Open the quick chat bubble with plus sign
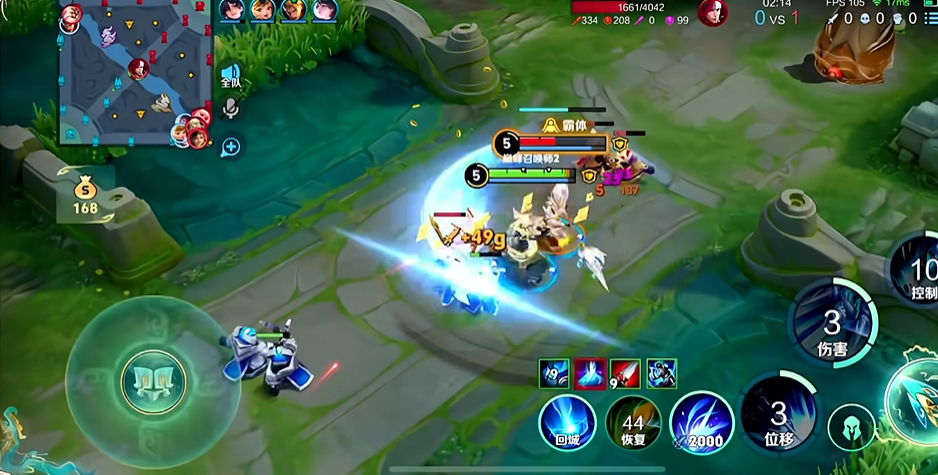This screenshot has width=938, height=475. pyautogui.click(x=231, y=147)
